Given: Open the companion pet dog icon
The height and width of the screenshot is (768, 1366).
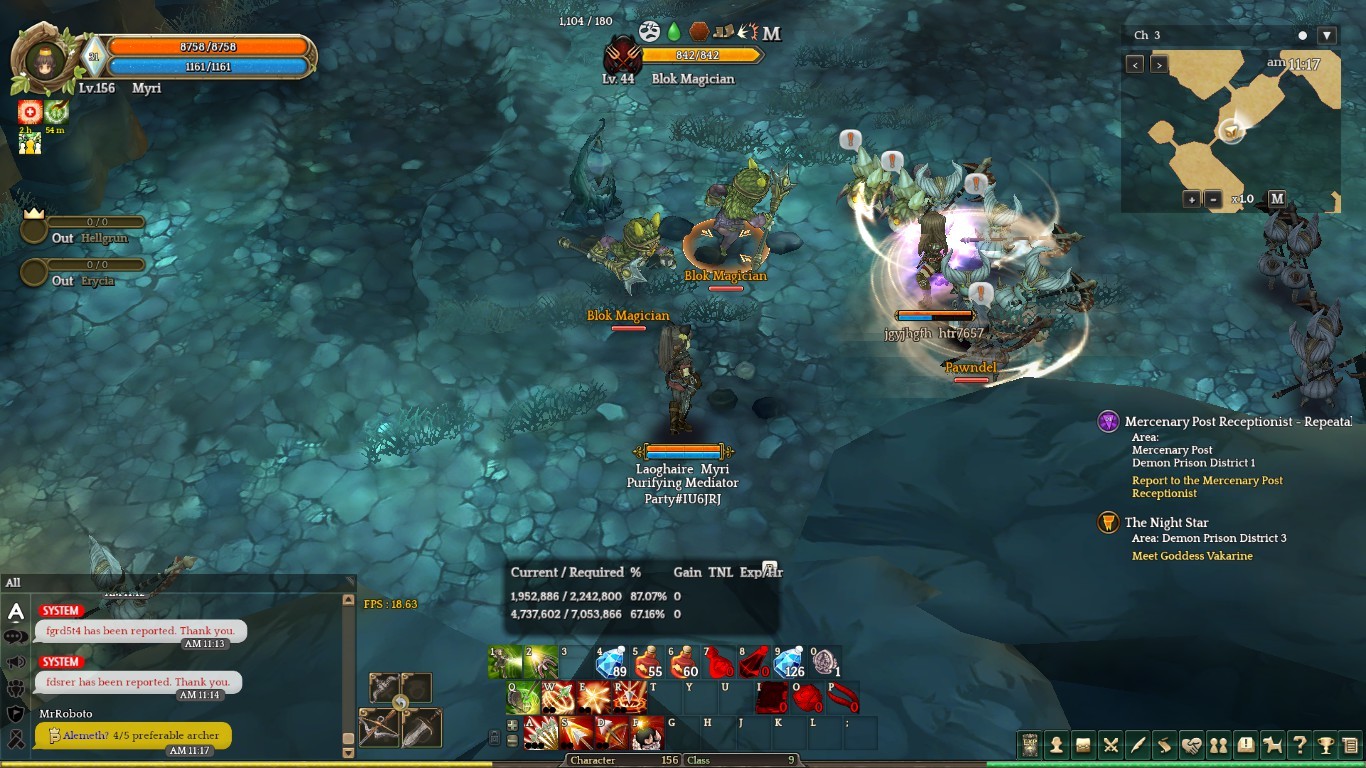Looking at the screenshot, I should click(x=1272, y=745).
